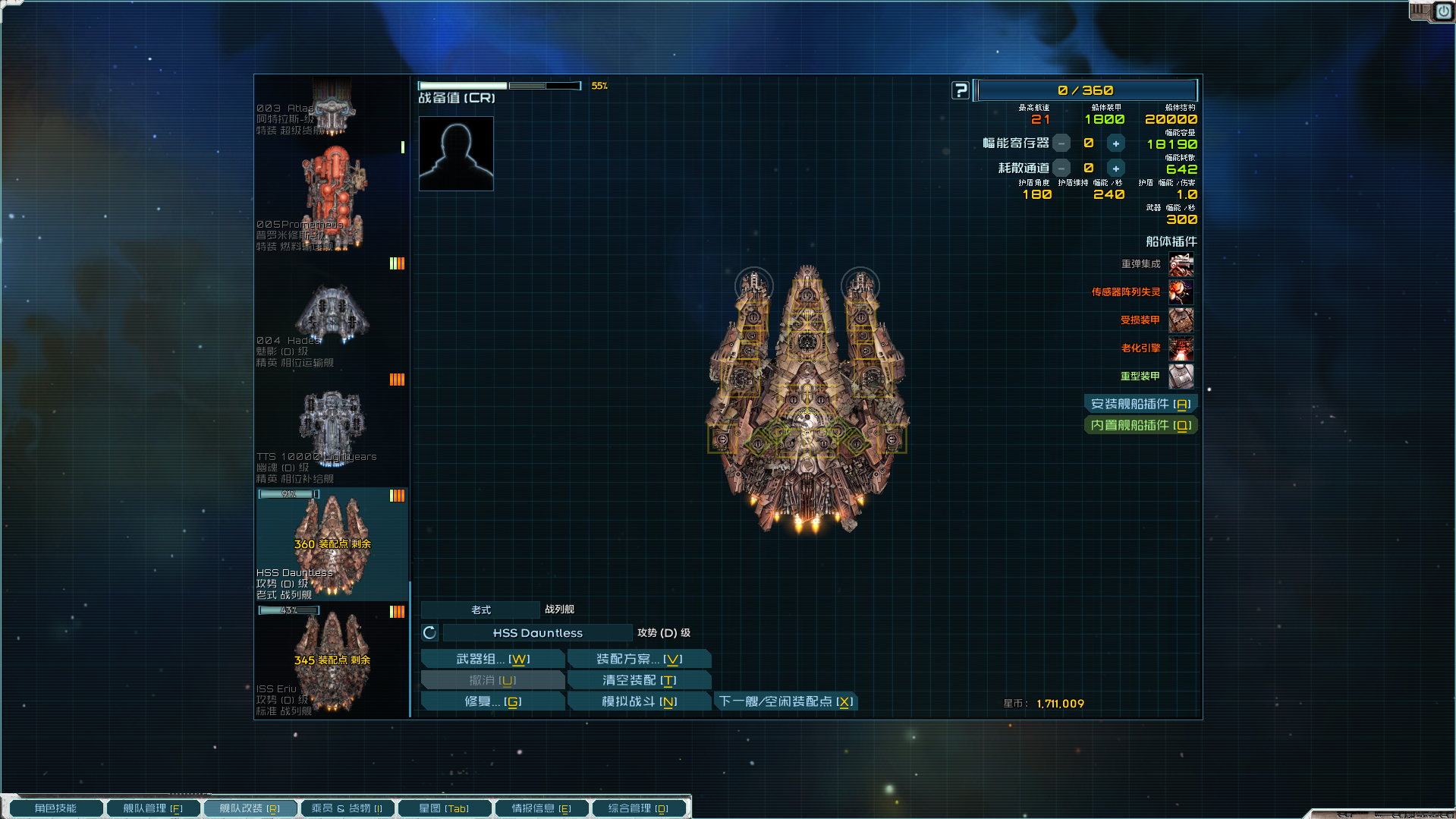Screen dimensions: 1456x819
Task: Select the Heavy Armor hullmod icon
Action: click(1181, 376)
